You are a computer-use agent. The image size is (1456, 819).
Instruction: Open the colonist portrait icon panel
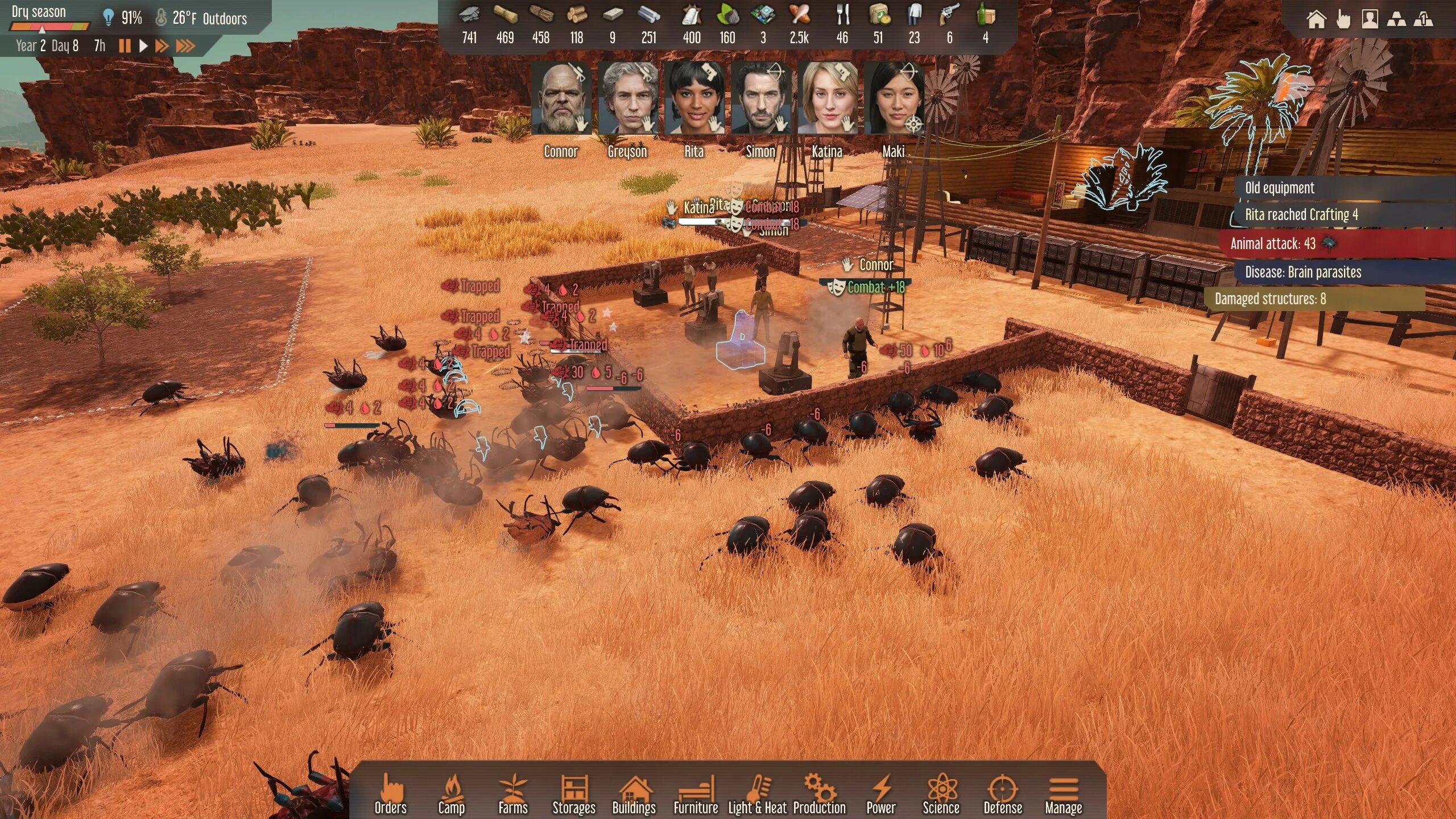tap(1370, 19)
